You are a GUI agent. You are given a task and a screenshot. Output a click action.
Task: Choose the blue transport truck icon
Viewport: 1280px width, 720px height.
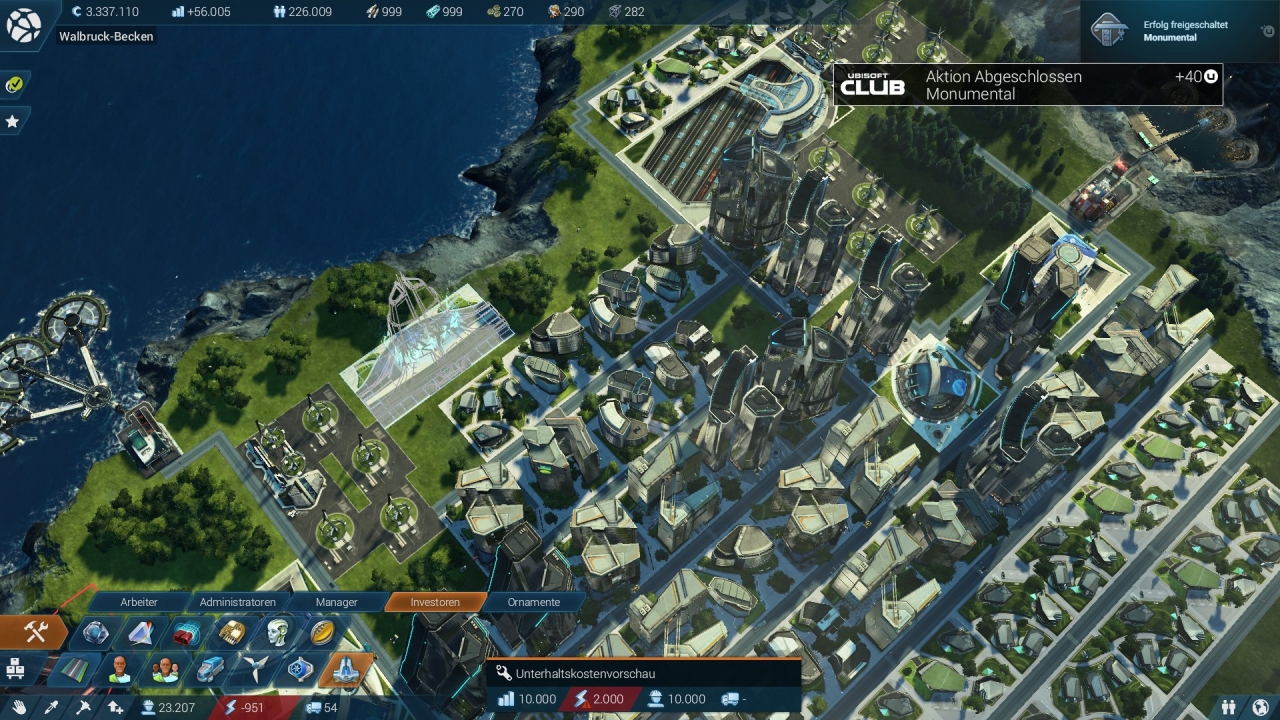click(x=210, y=669)
